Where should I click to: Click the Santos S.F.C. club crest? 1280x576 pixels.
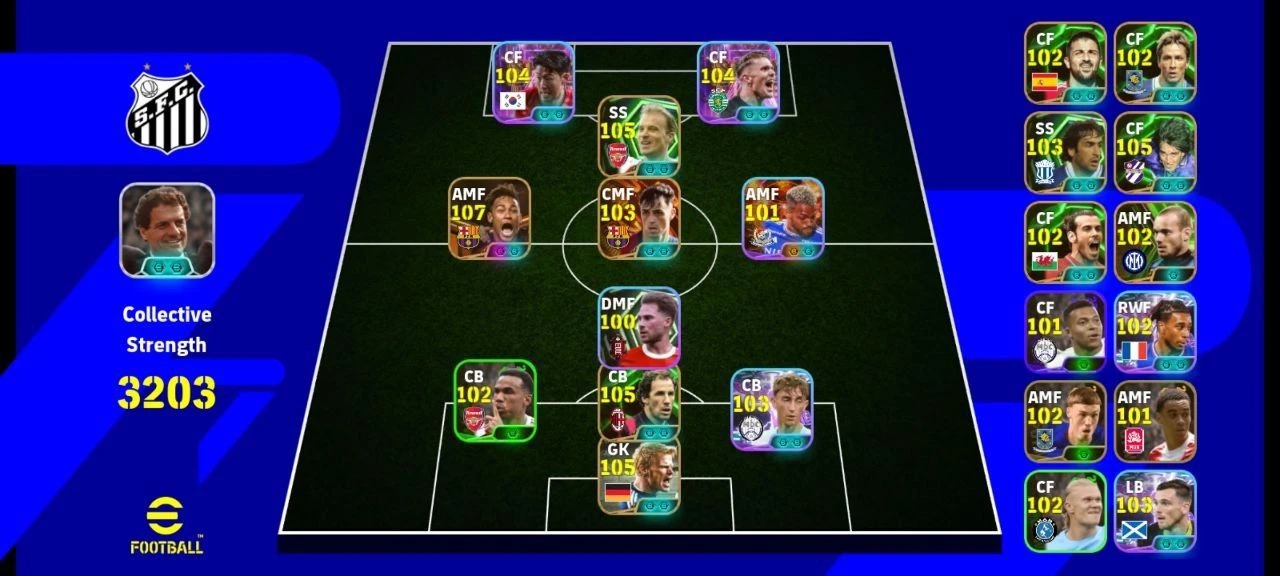pyautogui.click(x=167, y=110)
